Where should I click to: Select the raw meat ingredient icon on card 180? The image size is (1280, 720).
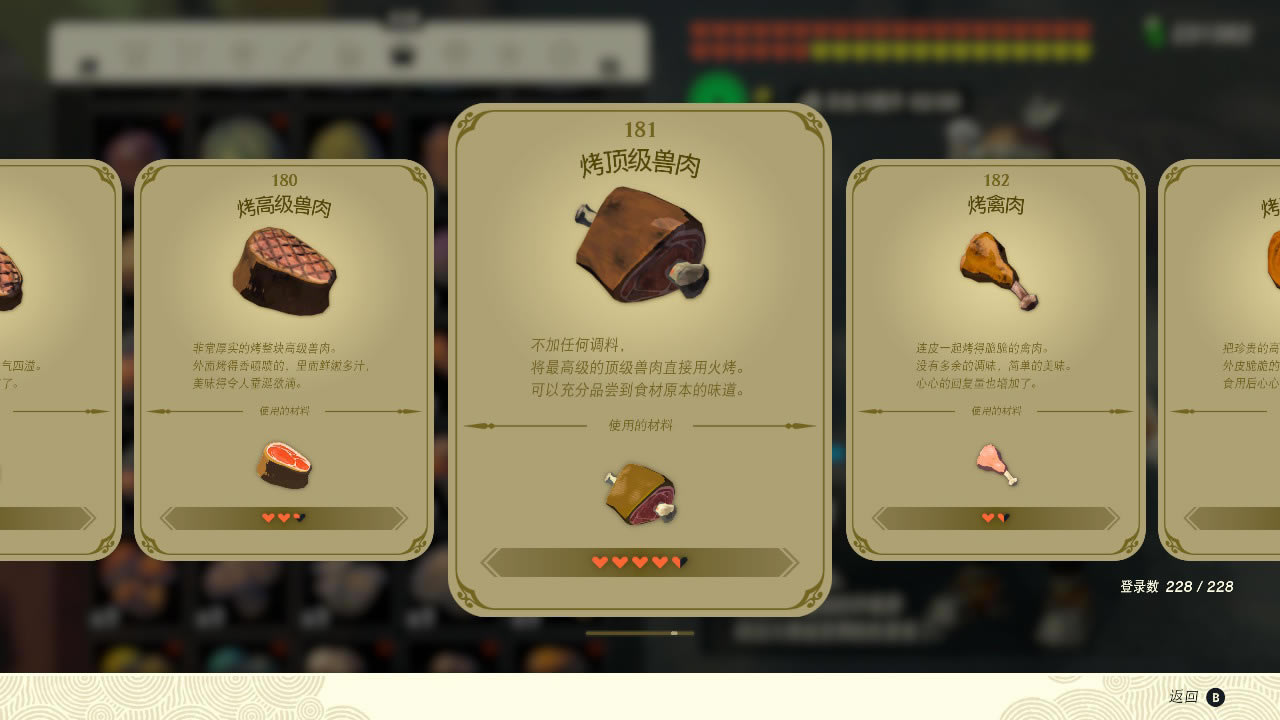pyautogui.click(x=287, y=465)
